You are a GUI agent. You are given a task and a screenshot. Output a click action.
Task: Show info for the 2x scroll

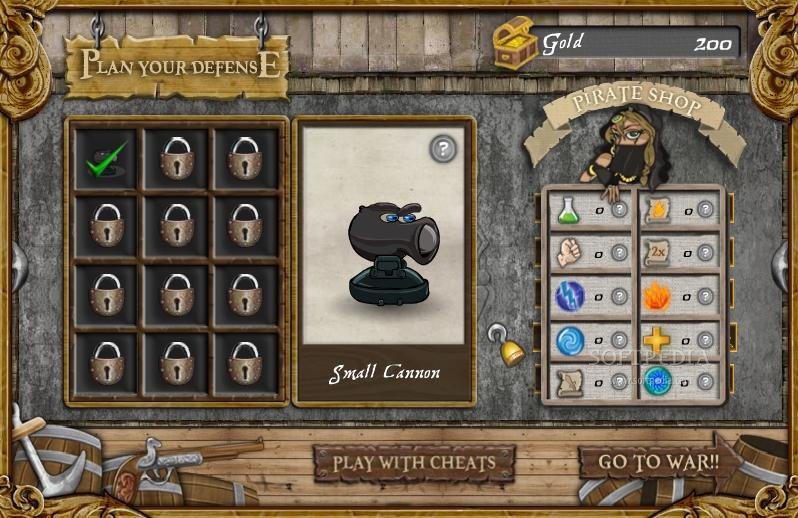(x=706, y=253)
